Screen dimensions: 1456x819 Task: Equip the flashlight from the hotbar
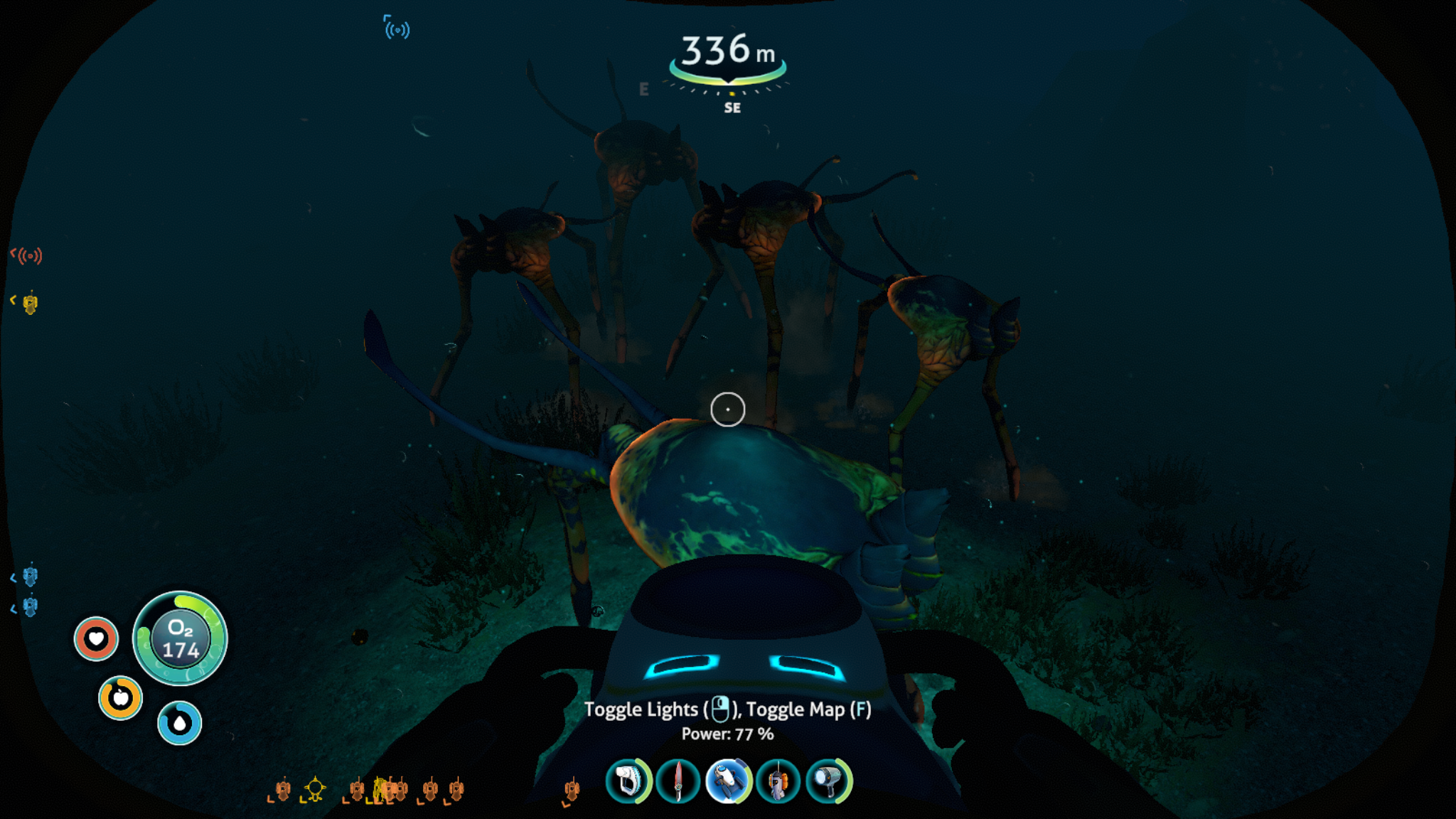point(828,781)
